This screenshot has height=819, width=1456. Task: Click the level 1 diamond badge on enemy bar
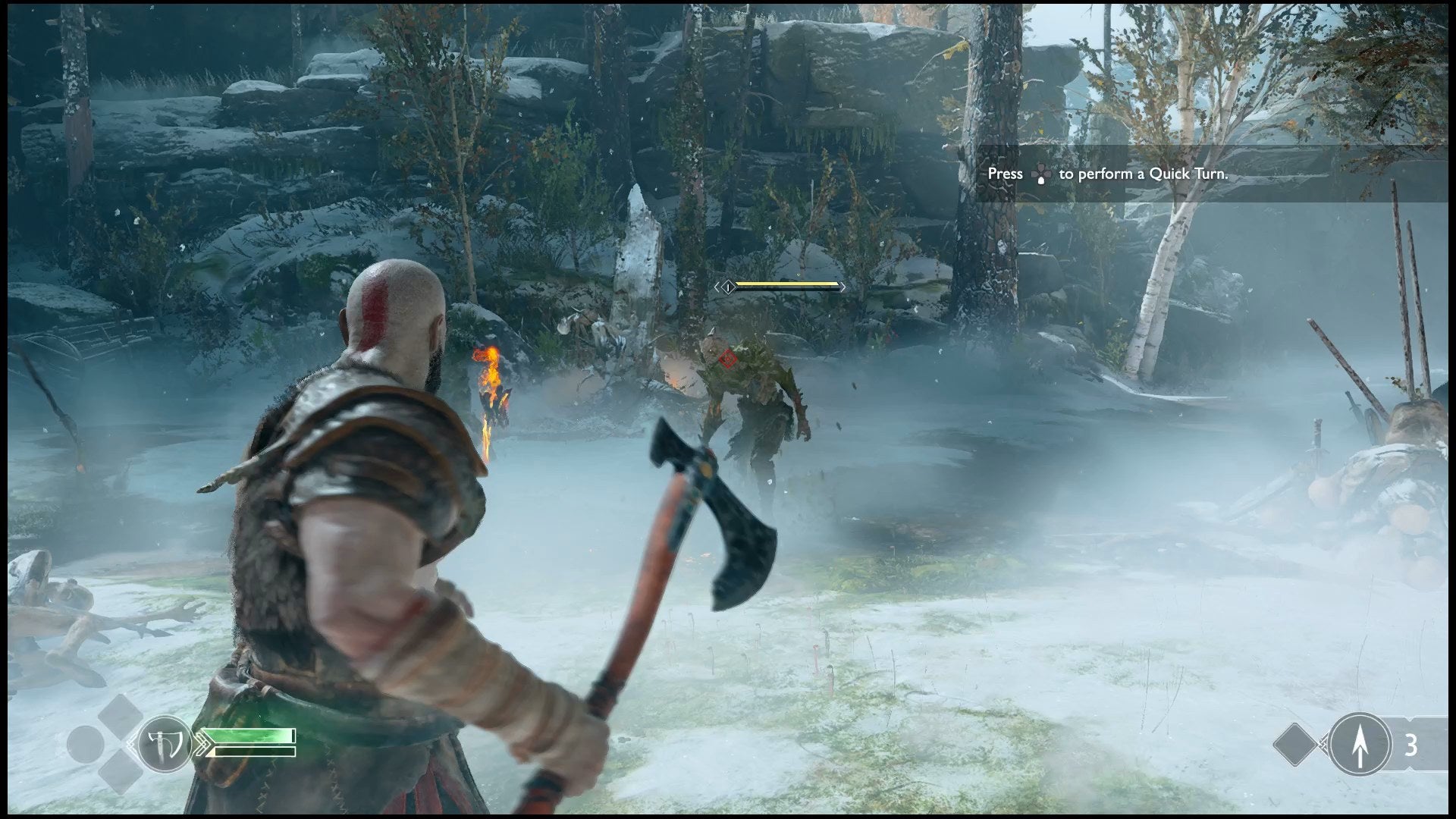tap(728, 287)
